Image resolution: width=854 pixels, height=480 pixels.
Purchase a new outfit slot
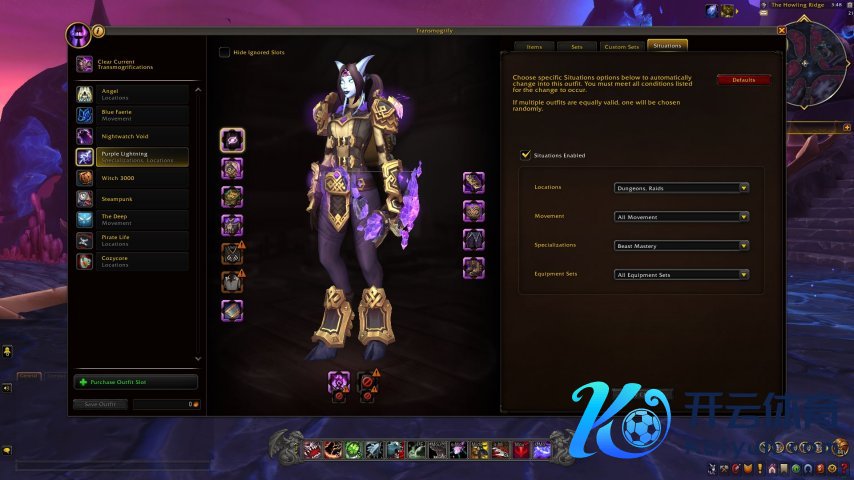tap(136, 382)
